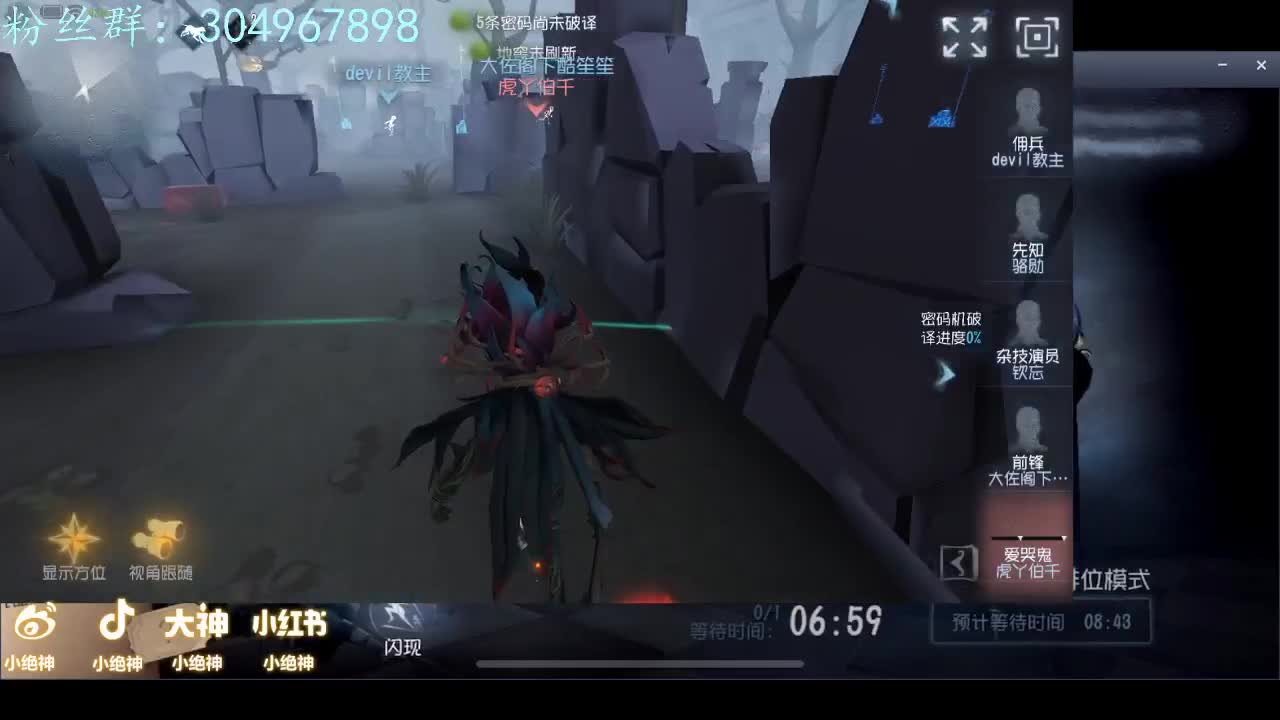Click the 预计等待时间 08:43 button
Image resolution: width=1280 pixels, height=720 pixels.
[x=1041, y=621]
